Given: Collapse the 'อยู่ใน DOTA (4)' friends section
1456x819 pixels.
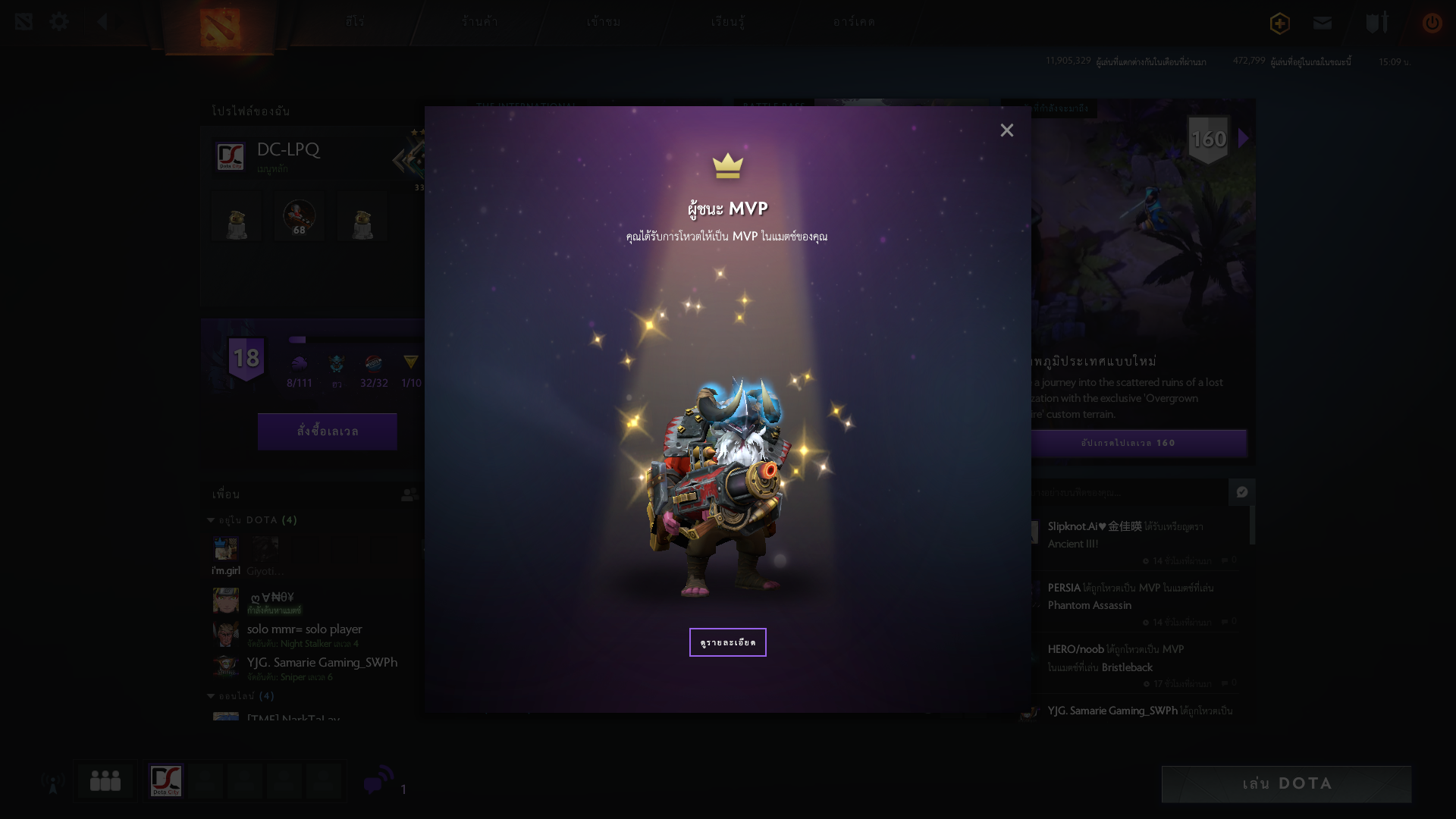Looking at the screenshot, I should (x=211, y=520).
